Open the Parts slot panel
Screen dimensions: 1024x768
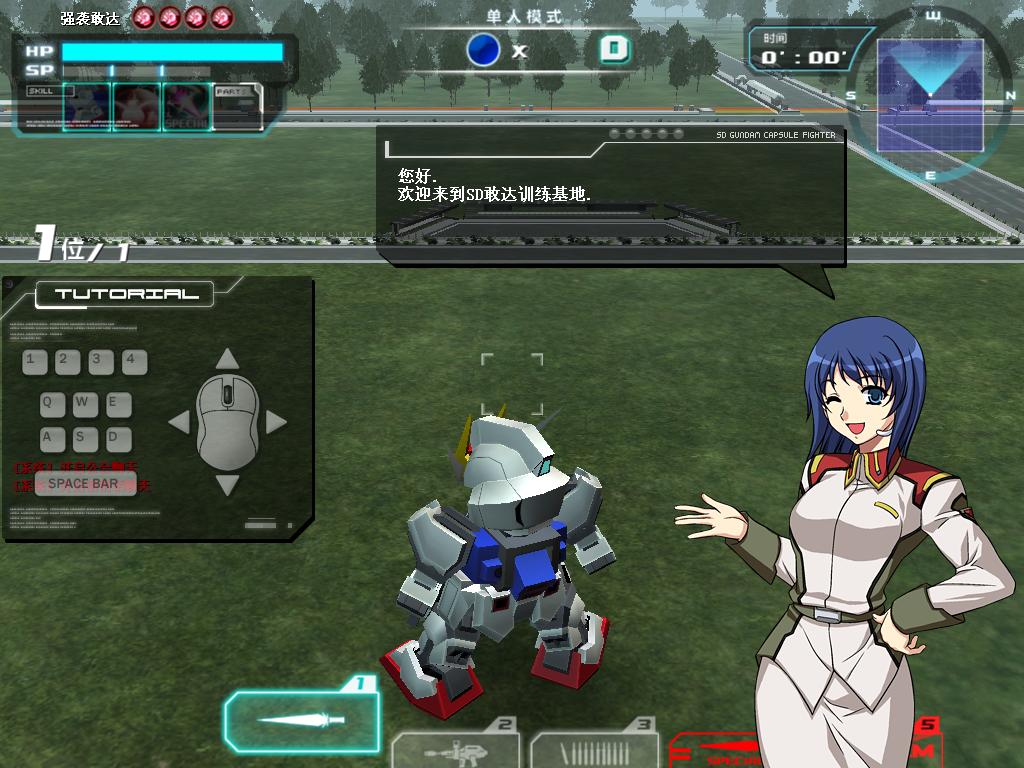click(238, 106)
